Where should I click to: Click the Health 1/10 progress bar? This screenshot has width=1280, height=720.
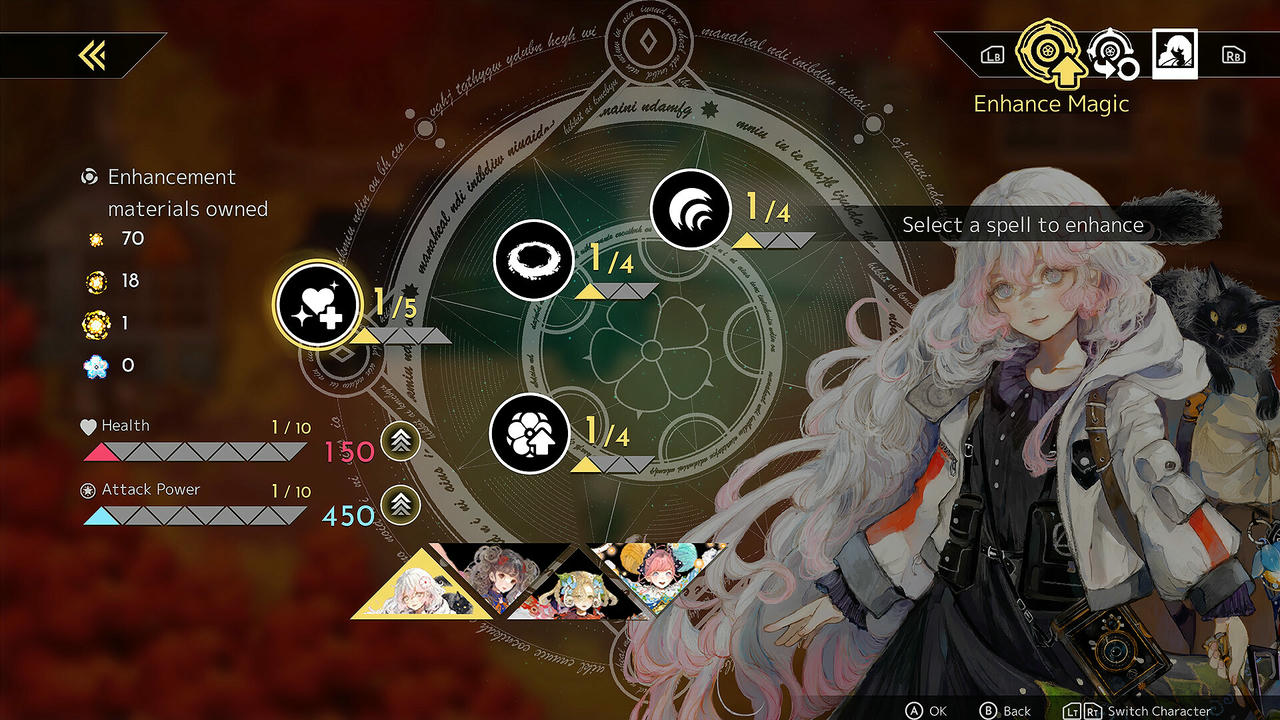coord(195,451)
